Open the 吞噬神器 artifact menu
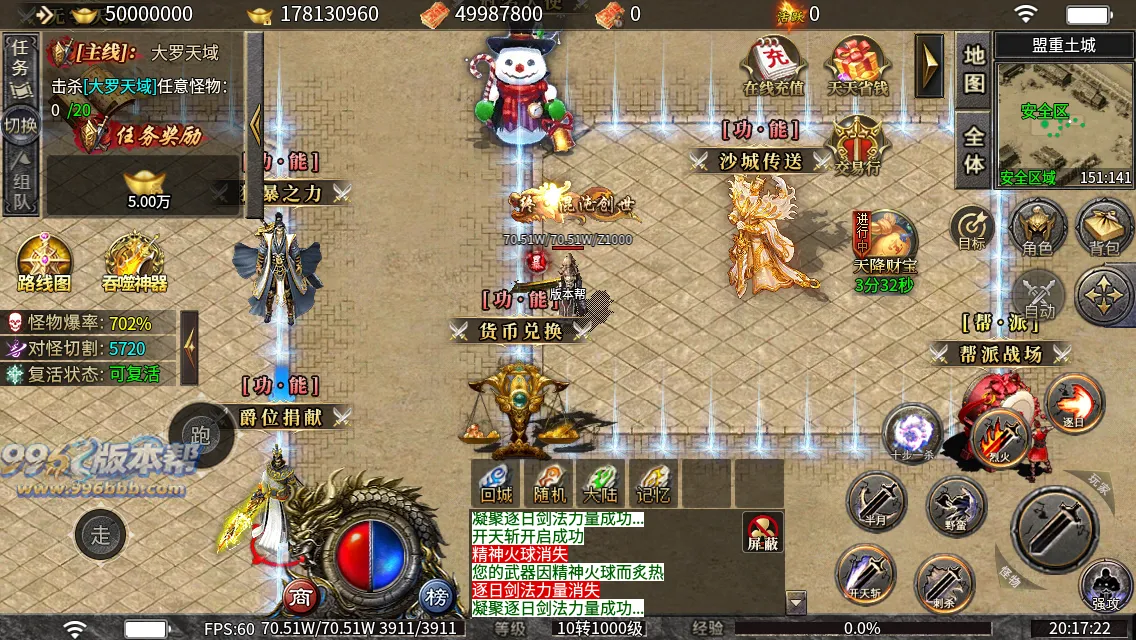This screenshot has width=1136, height=640. tap(134, 264)
